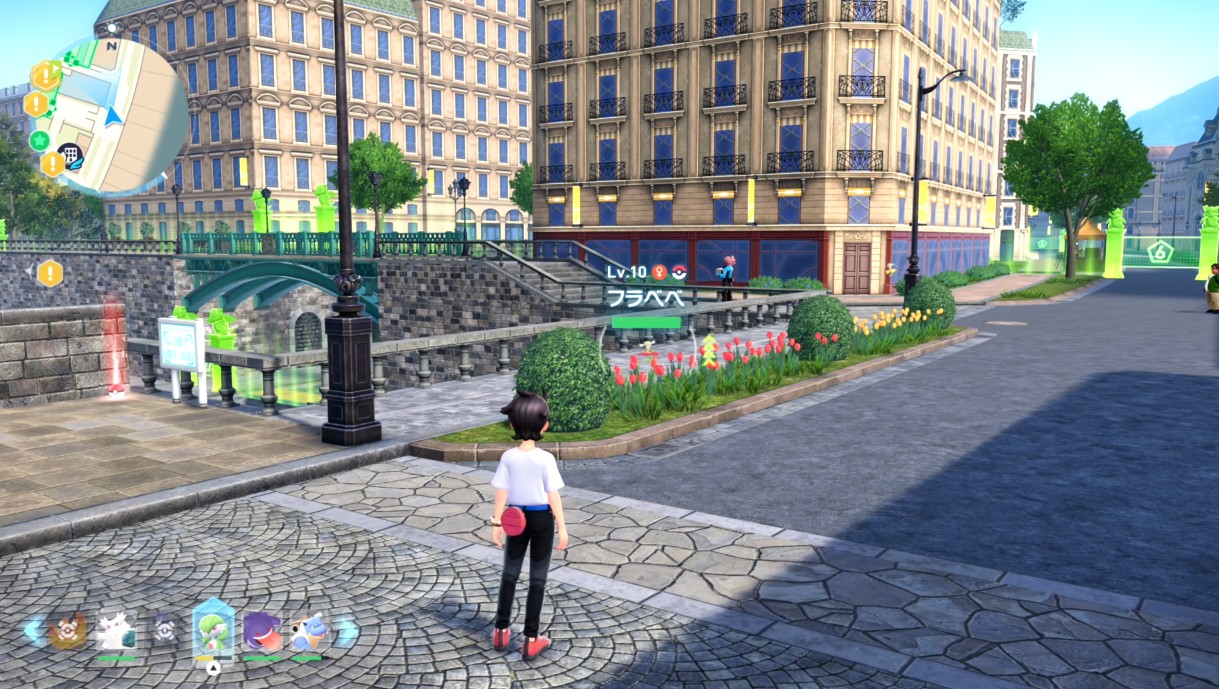
Task: Select the yellow exclamation indicator with the left-pointing arrow
Action: coord(49,273)
